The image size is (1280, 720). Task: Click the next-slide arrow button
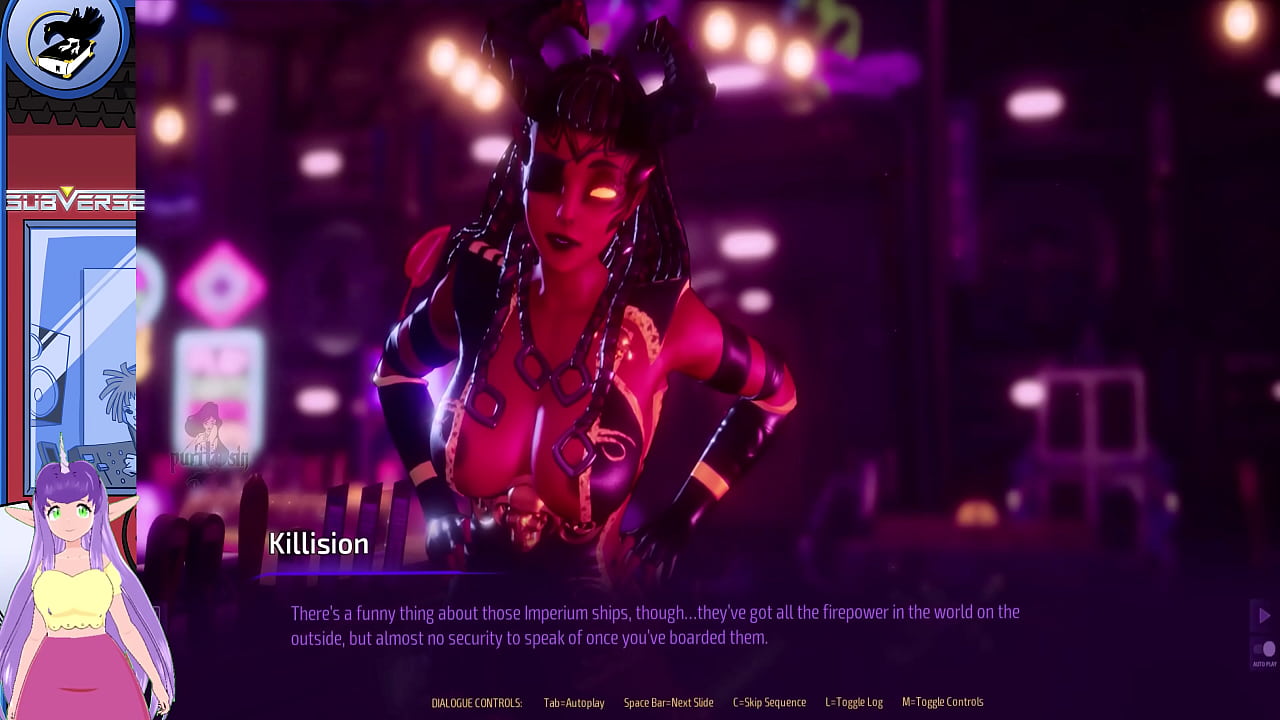[1264, 615]
